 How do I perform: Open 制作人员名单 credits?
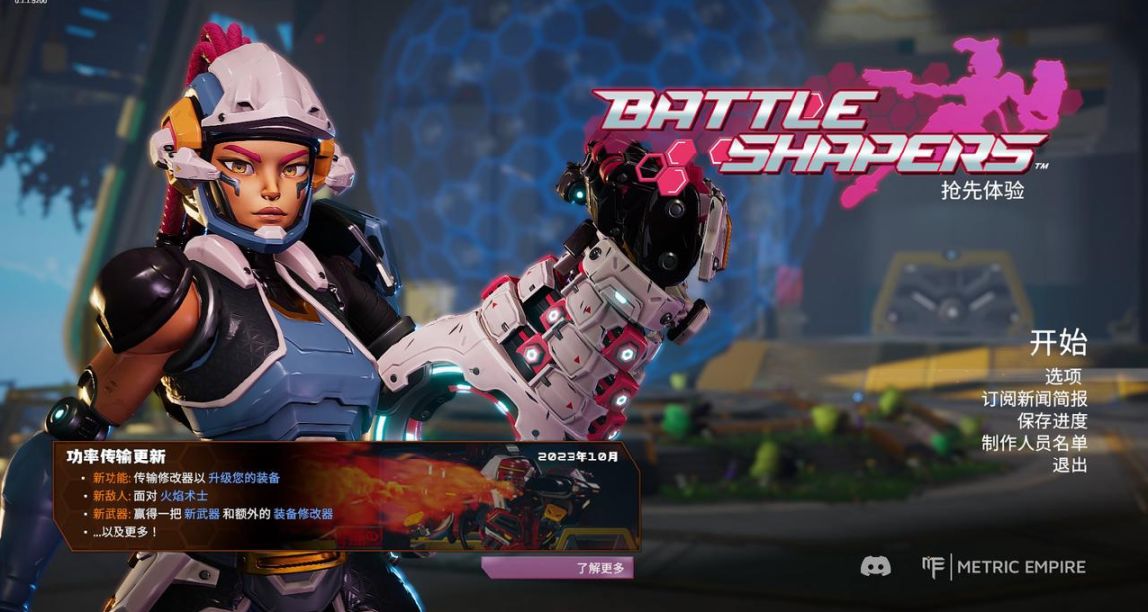(1034, 443)
